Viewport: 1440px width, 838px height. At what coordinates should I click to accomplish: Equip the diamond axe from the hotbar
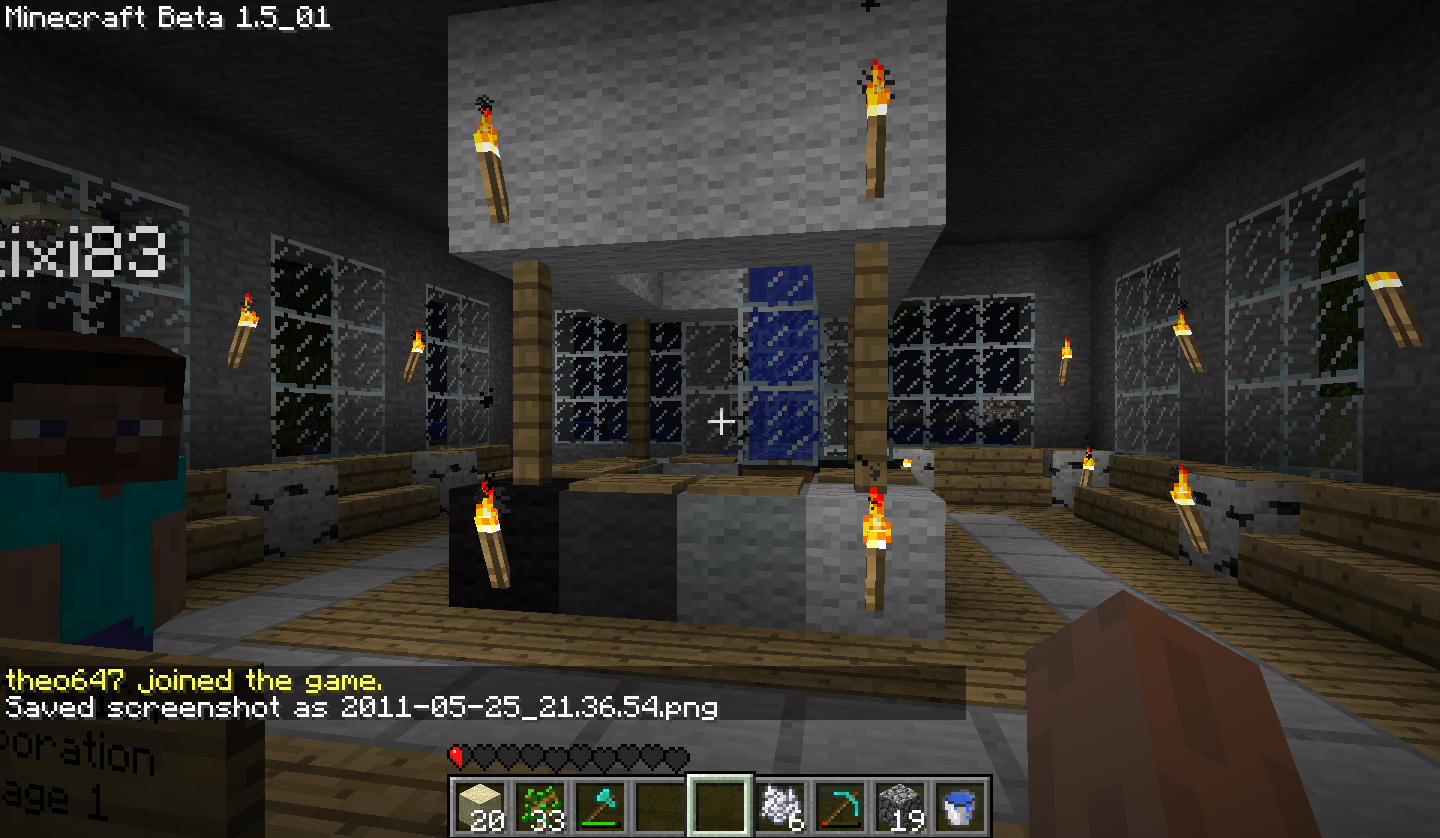(x=599, y=806)
